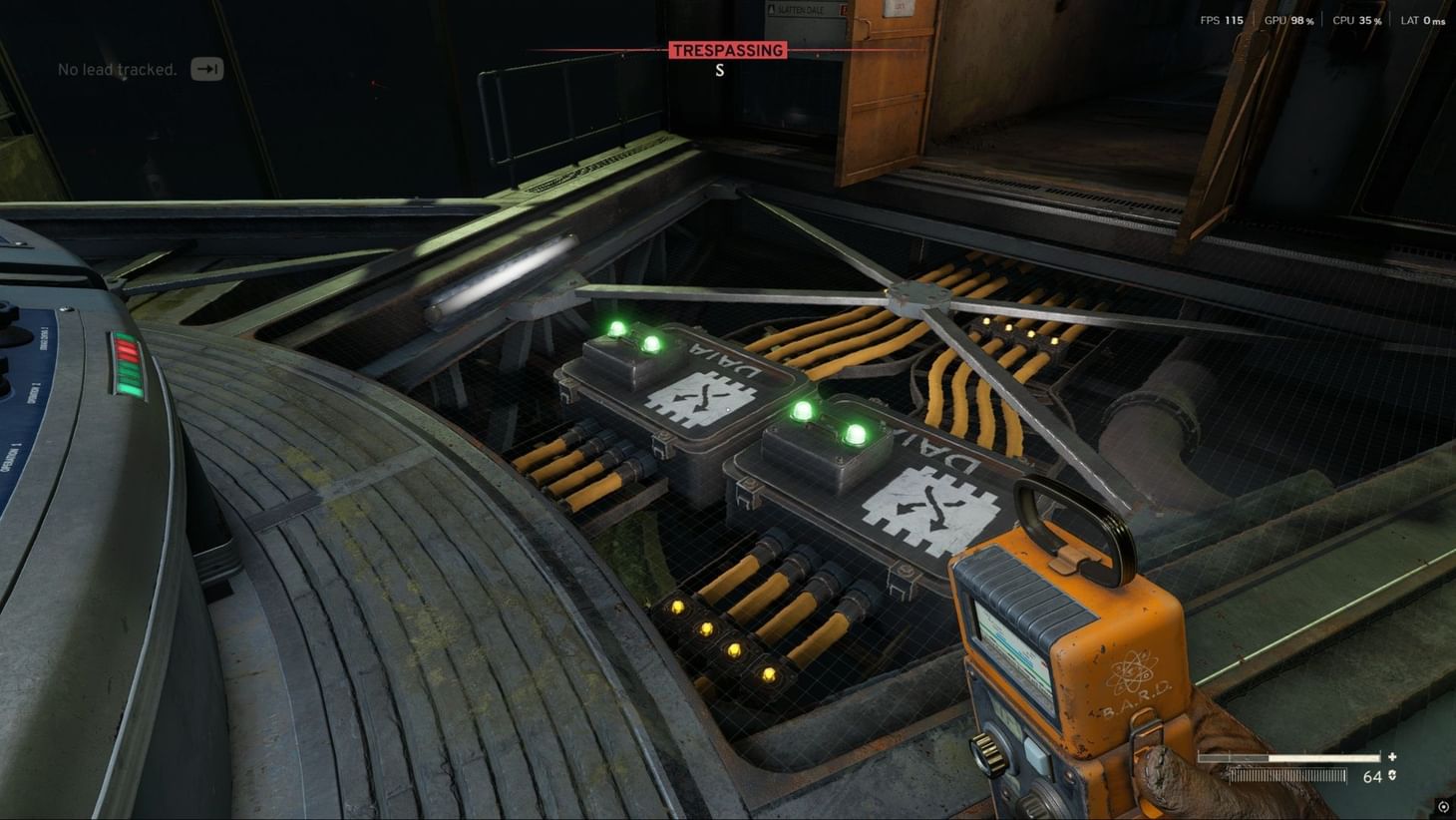Viewport: 1456px width, 820px height.
Task: Click the 'No lead tracked' message text
Action: (x=117, y=70)
